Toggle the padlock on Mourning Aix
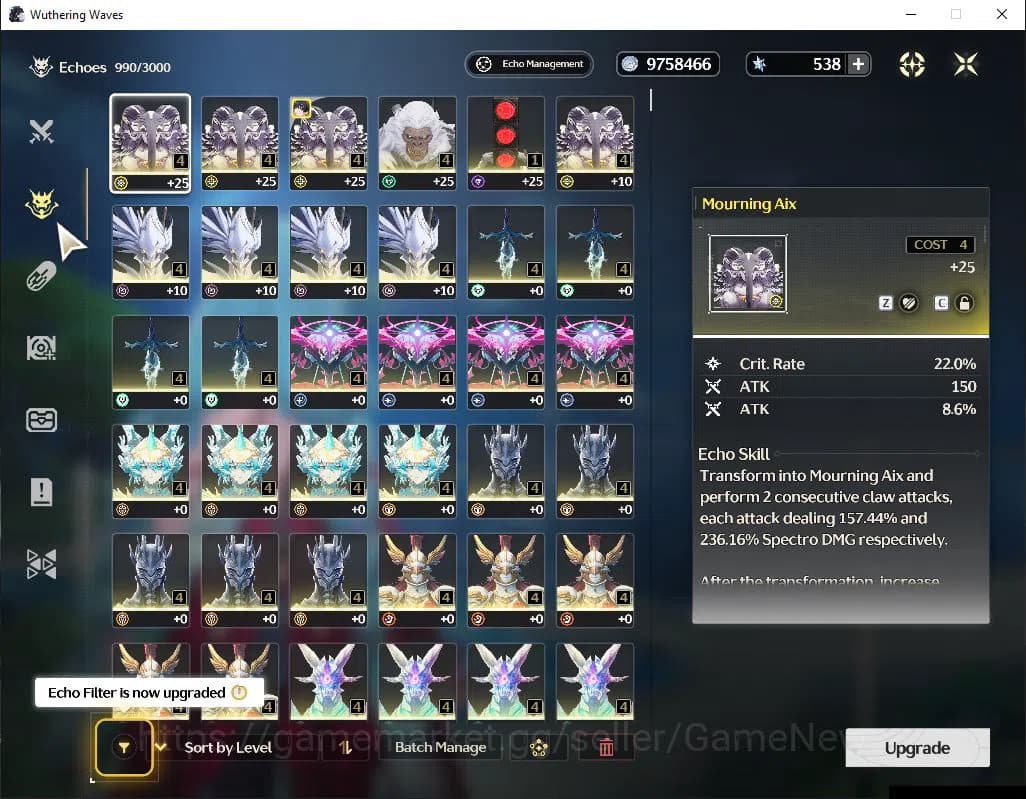The width and height of the screenshot is (1026, 799). click(964, 303)
